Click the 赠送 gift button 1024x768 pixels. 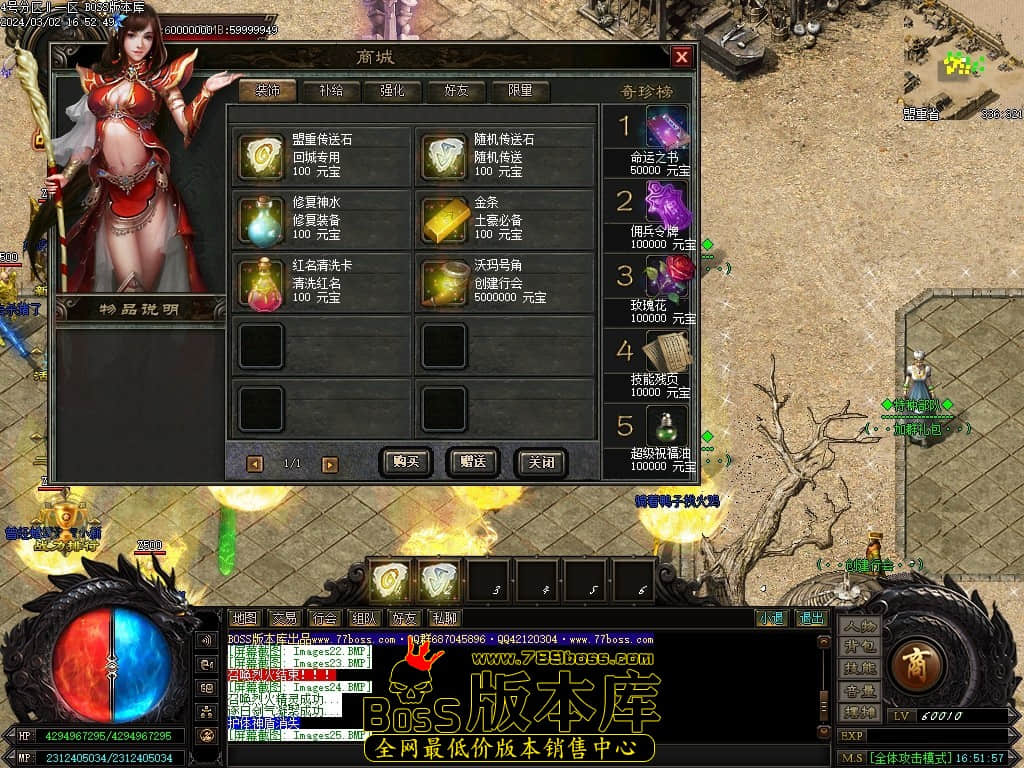click(473, 462)
